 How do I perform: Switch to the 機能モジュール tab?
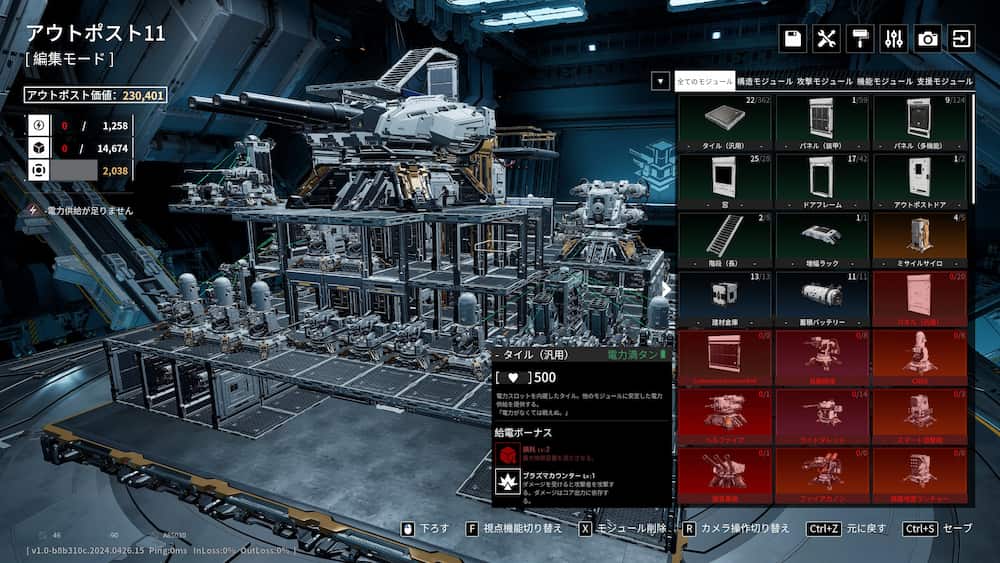pos(884,81)
